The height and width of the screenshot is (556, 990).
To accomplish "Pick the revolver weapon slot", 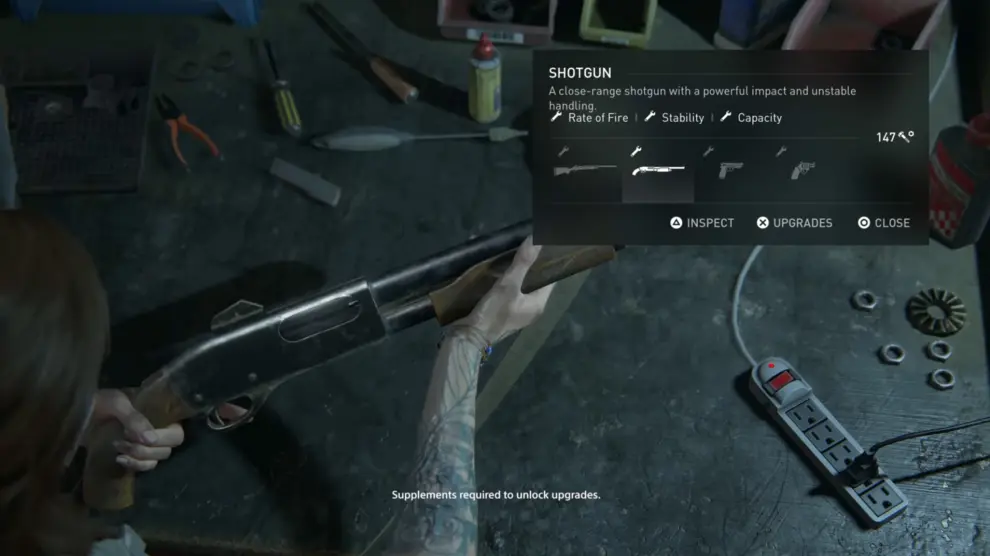I will tap(802, 171).
